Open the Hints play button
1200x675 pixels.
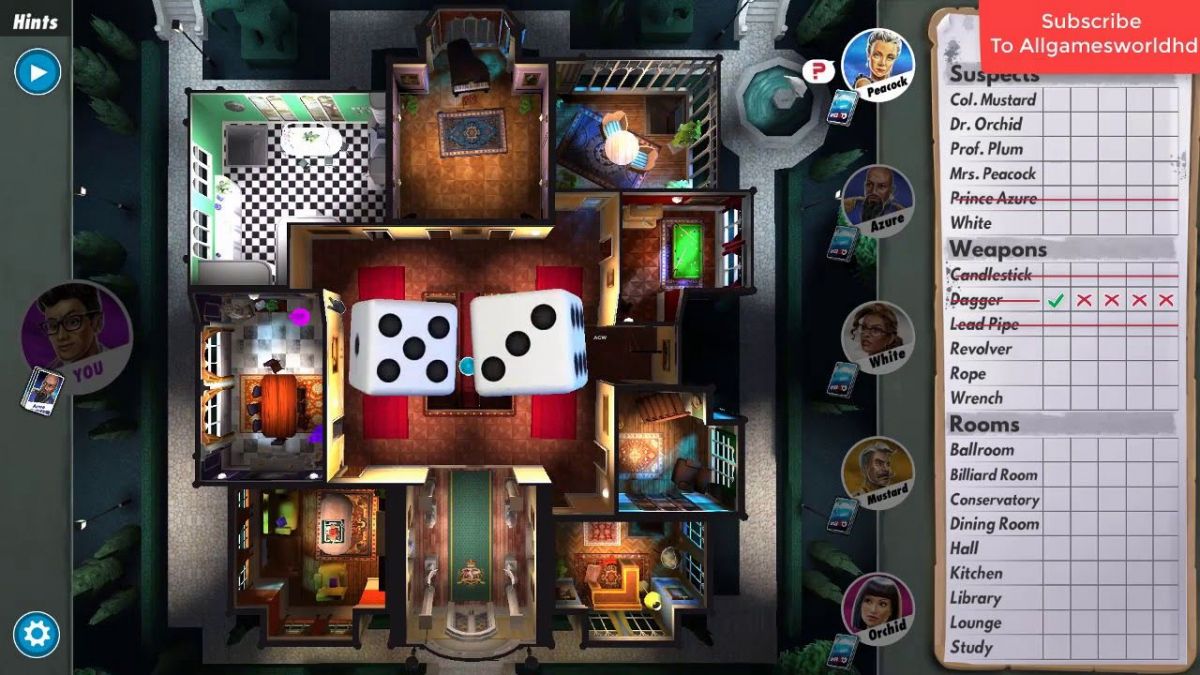click(x=38, y=72)
